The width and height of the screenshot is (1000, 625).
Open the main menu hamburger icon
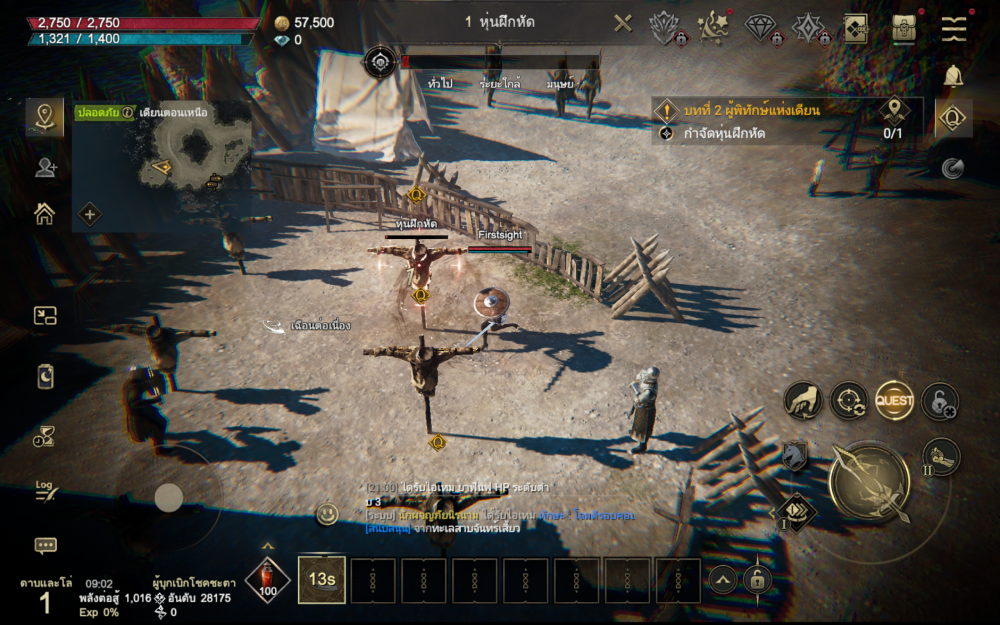(954, 28)
